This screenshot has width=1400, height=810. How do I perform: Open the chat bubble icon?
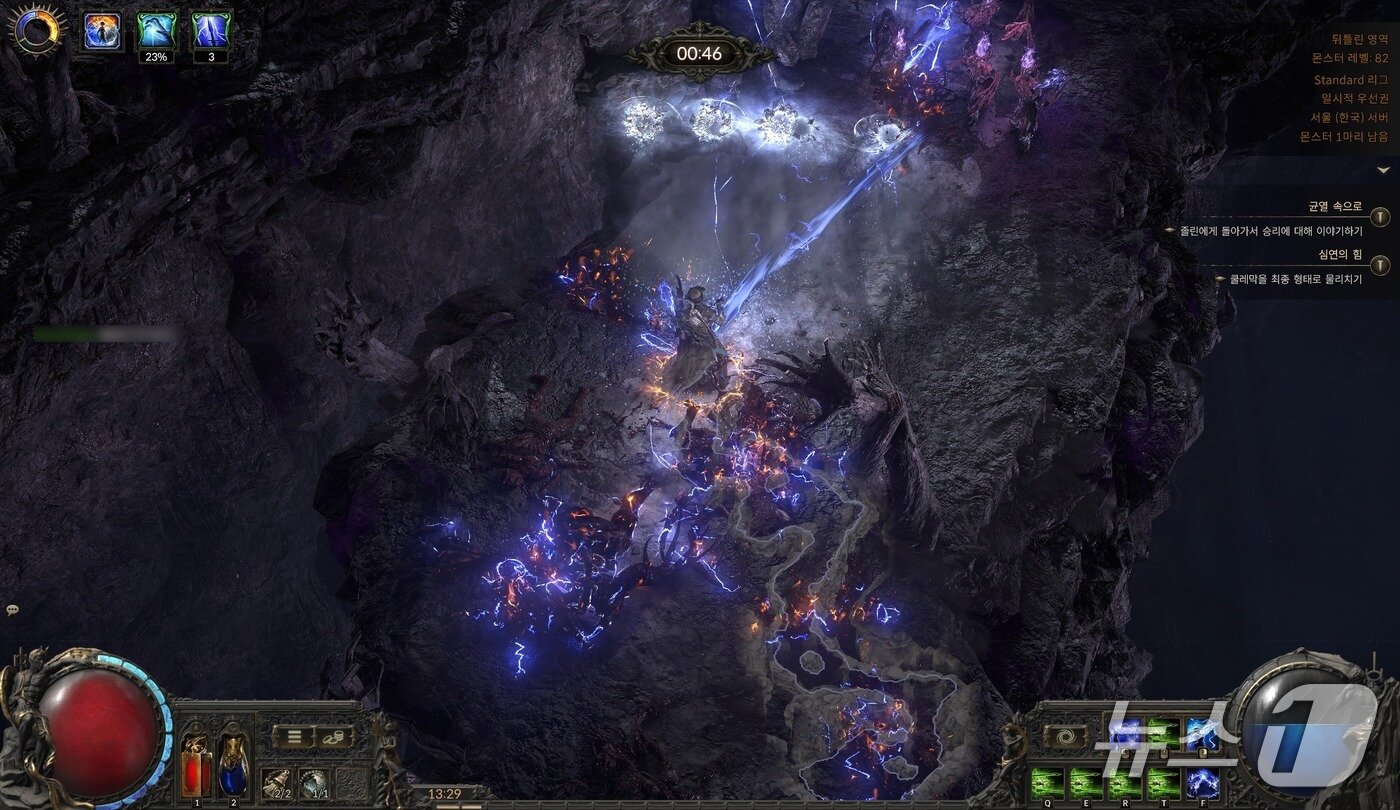pos(12,610)
